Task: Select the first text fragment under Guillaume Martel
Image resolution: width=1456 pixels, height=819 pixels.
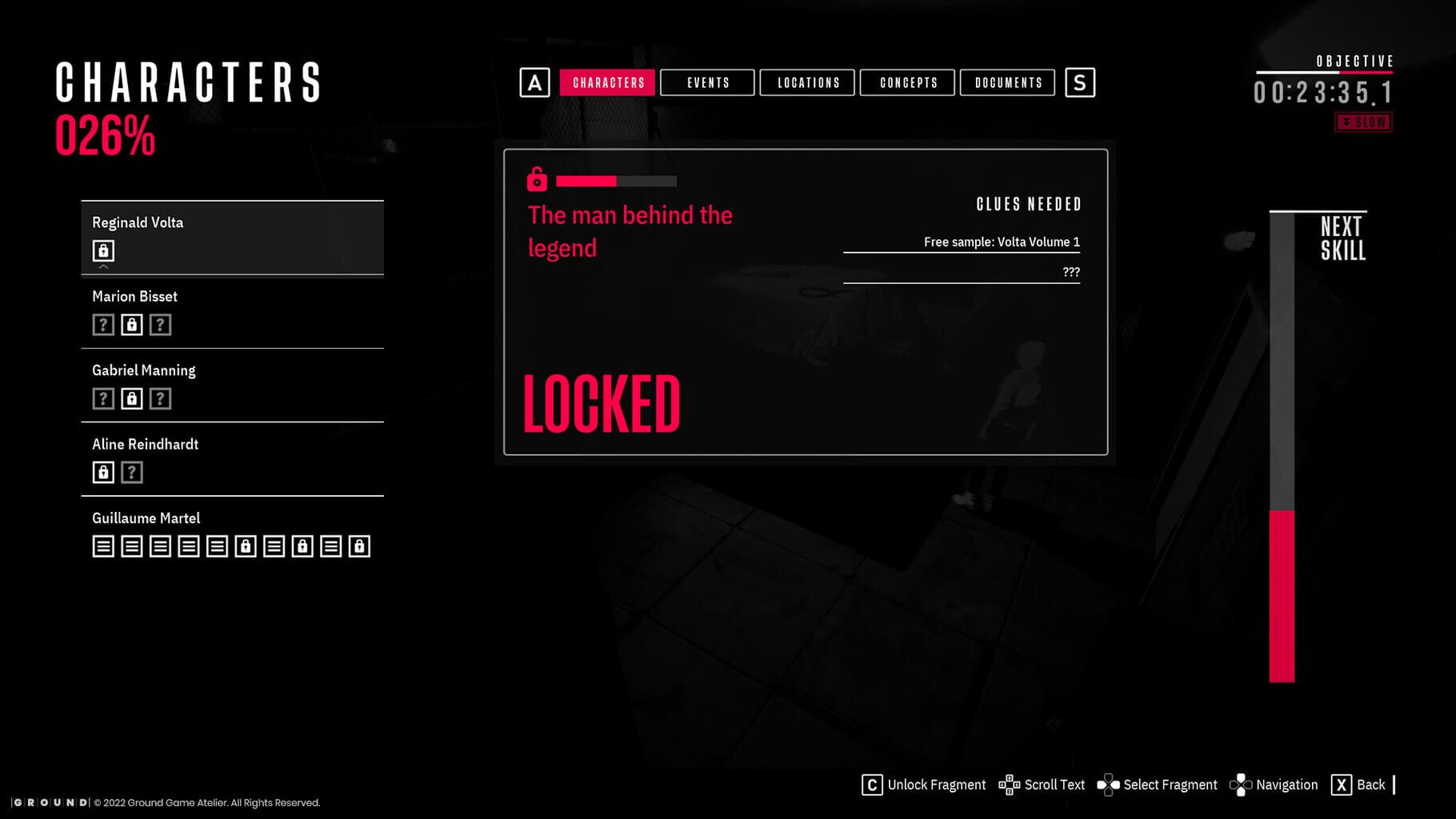Action: (x=102, y=546)
